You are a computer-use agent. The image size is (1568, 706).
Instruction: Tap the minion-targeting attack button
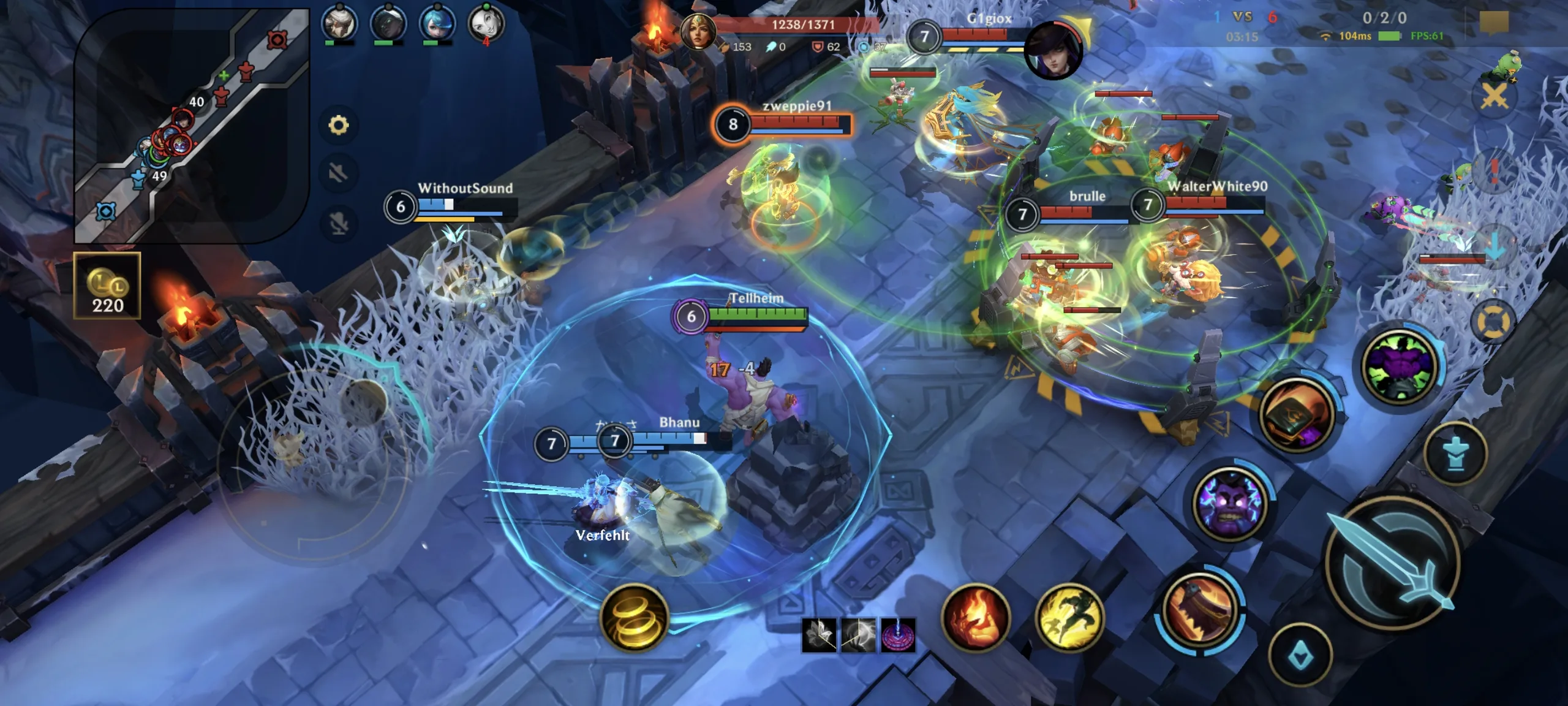click(1300, 656)
